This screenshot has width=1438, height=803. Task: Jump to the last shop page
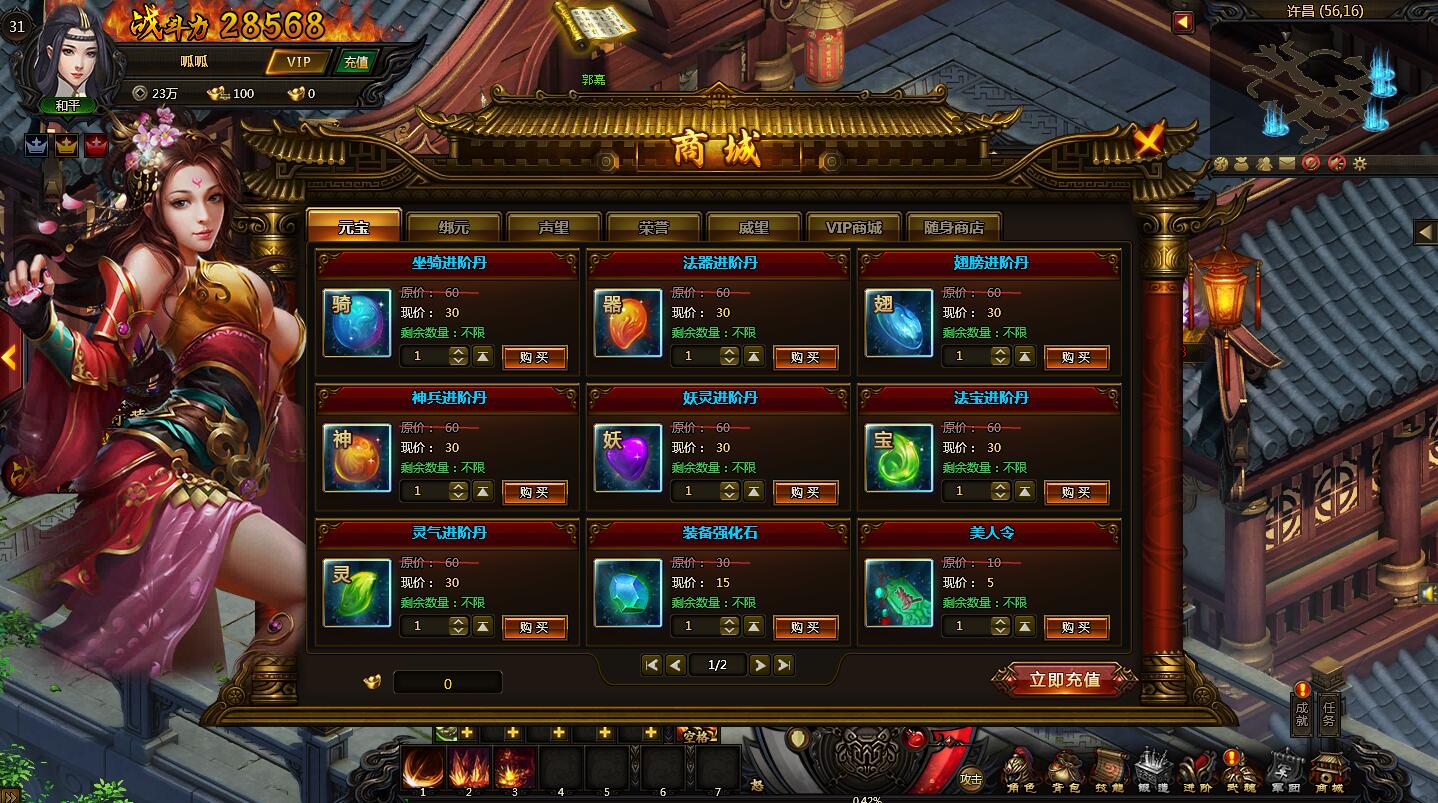click(x=784, y=665)
